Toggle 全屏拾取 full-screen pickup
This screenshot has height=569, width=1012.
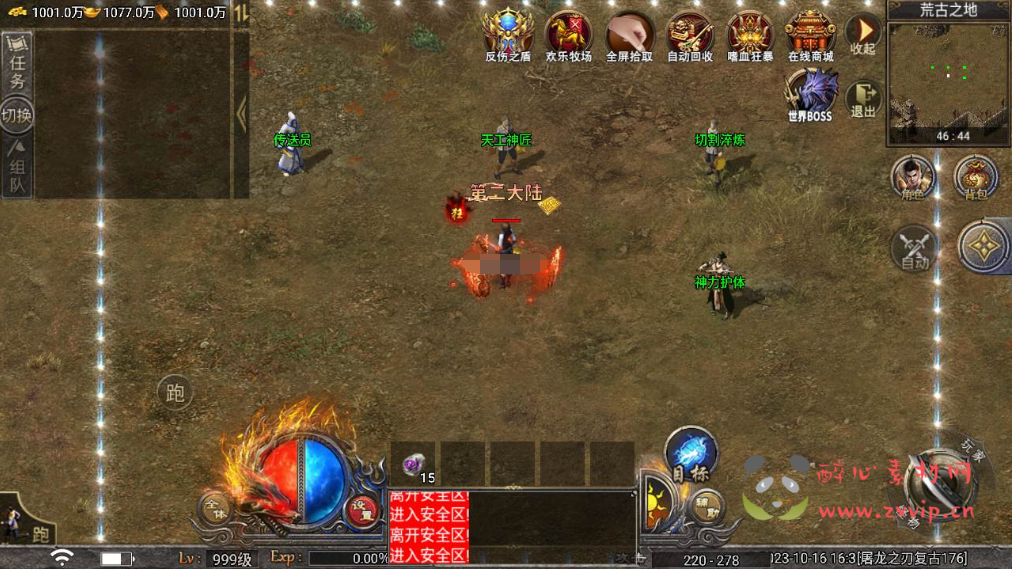629,34
